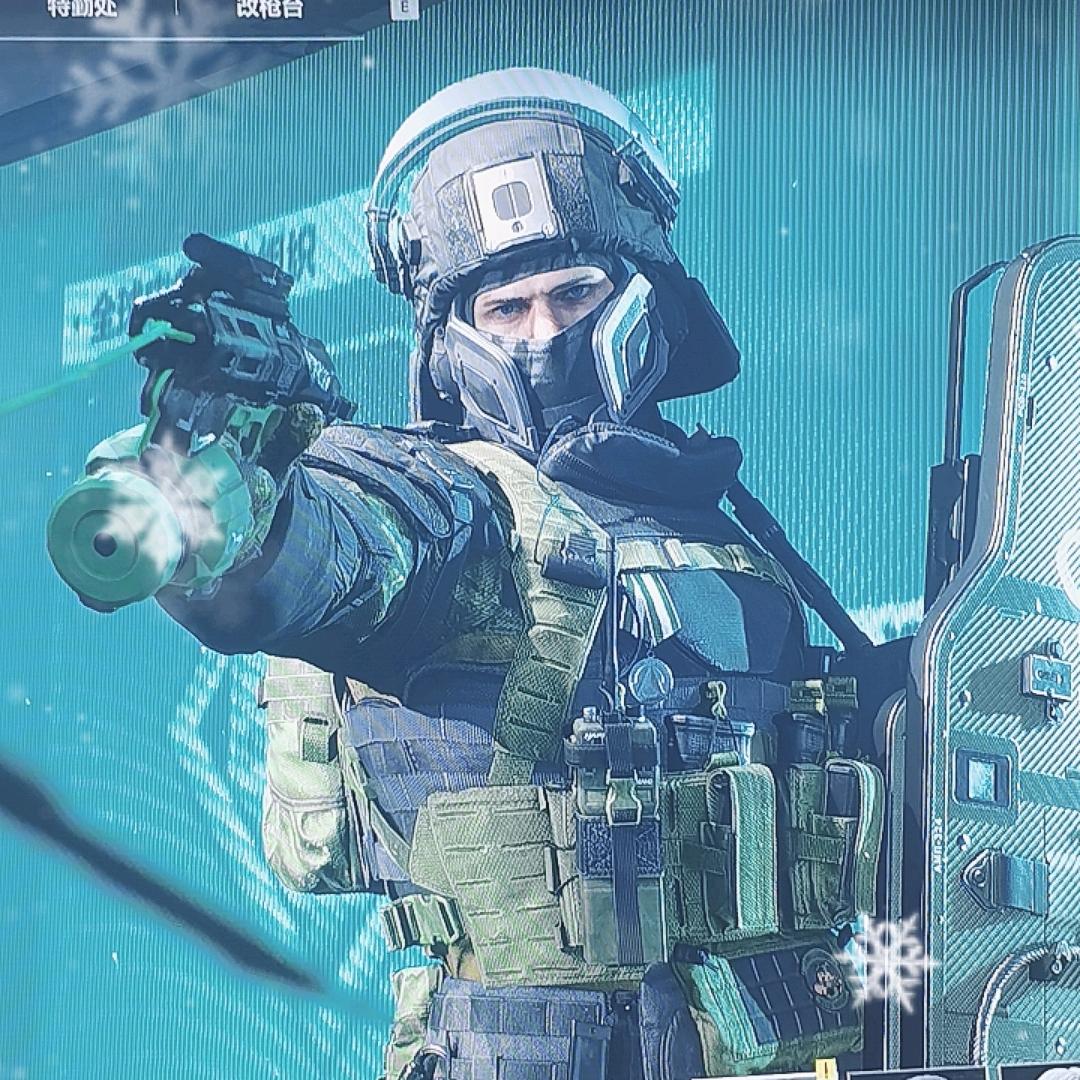Open the 改枪台 gunsmith tab
This screenshot has height=1080, width=1080.
pos(269,8)
